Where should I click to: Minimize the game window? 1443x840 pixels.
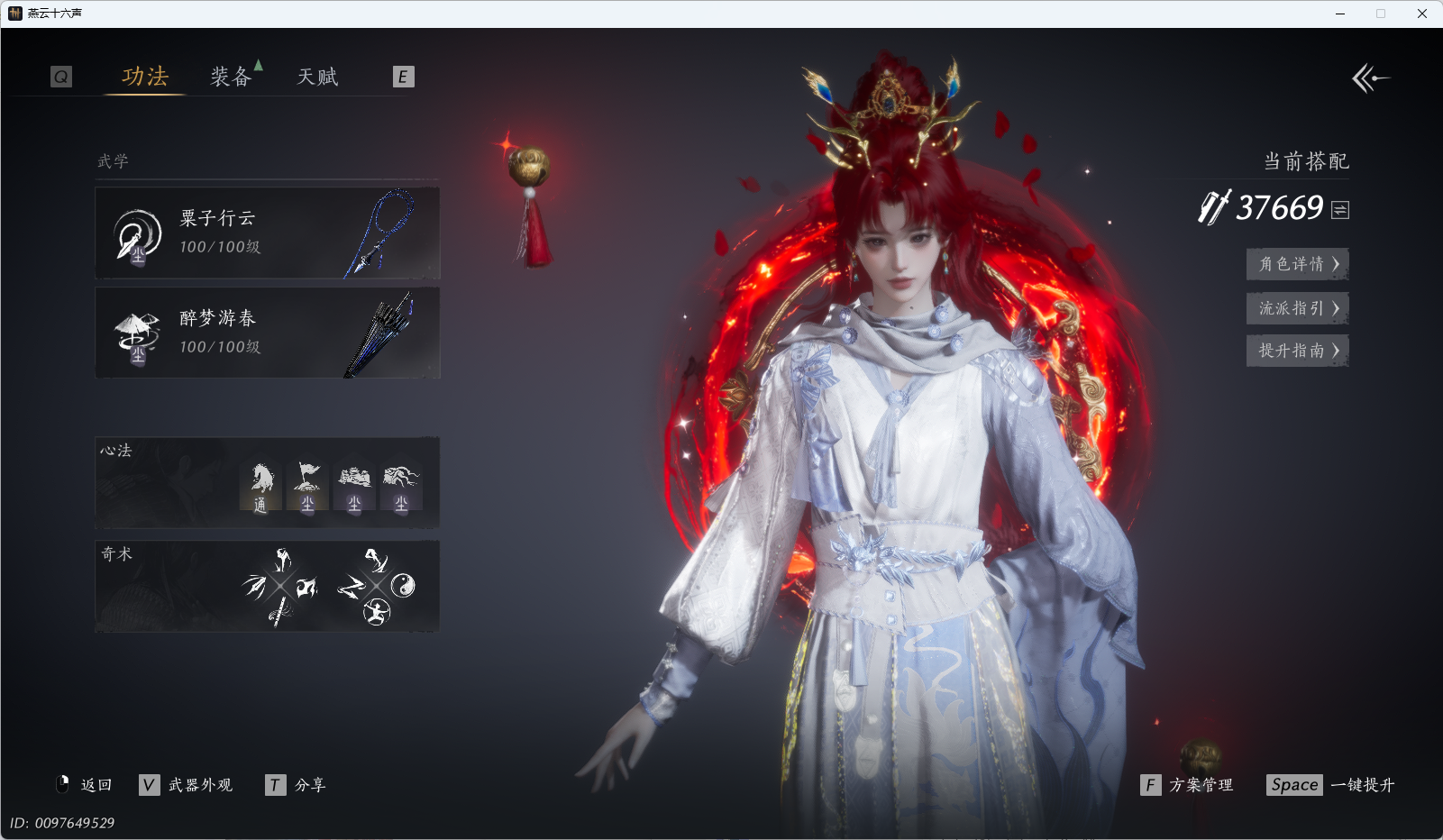coord(1340,14)
